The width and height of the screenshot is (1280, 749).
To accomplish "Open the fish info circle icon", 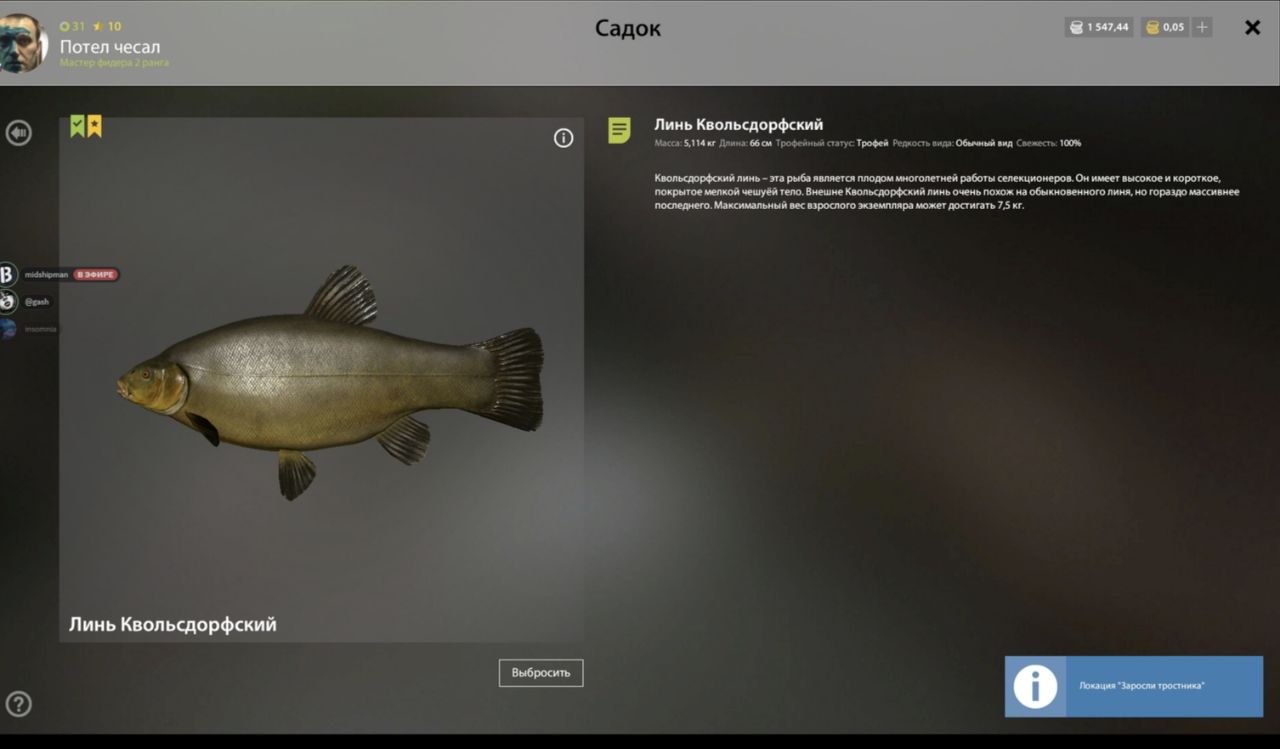I will tap(564, 138).
